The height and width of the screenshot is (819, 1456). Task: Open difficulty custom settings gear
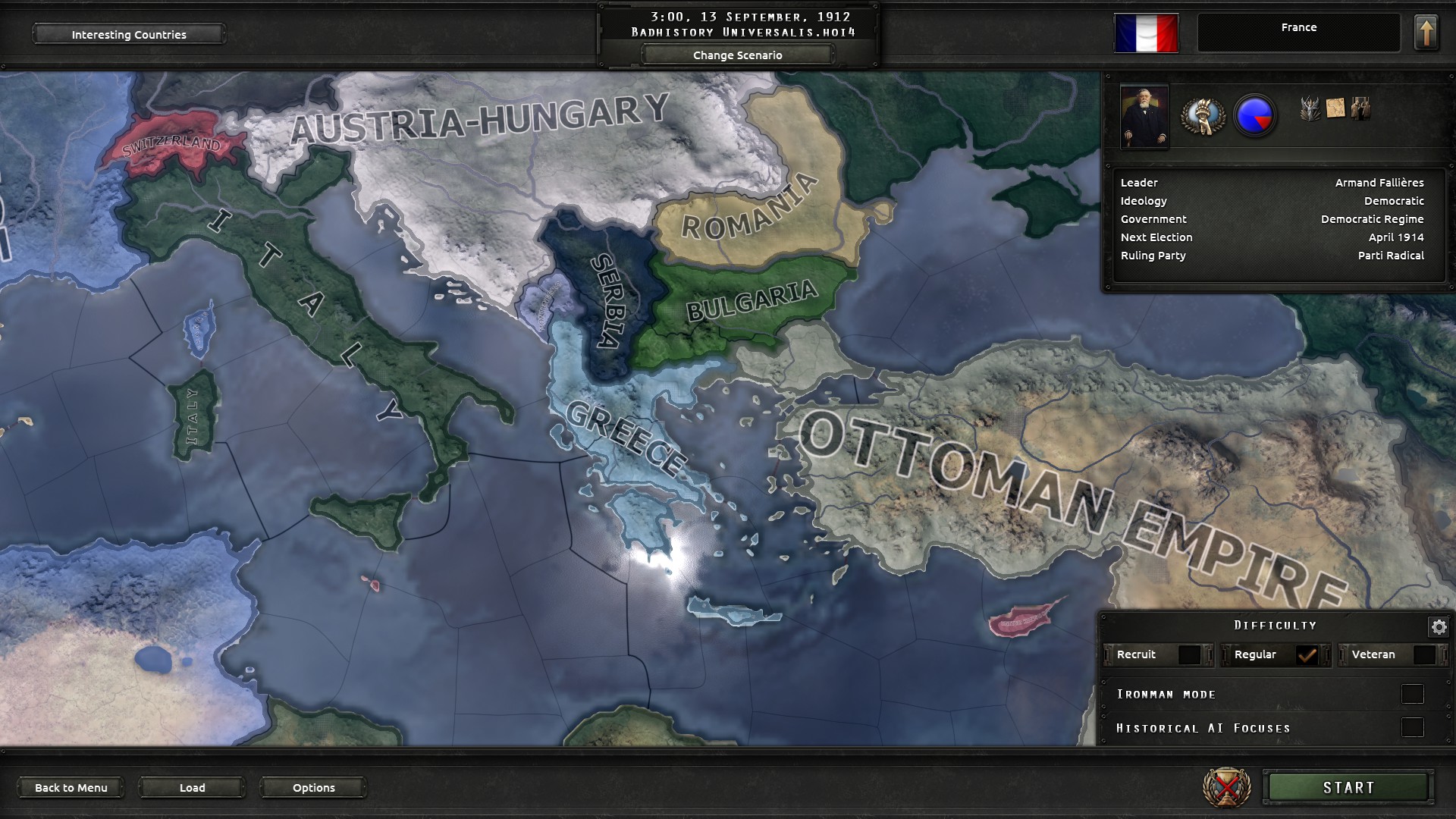point(1439,626)
